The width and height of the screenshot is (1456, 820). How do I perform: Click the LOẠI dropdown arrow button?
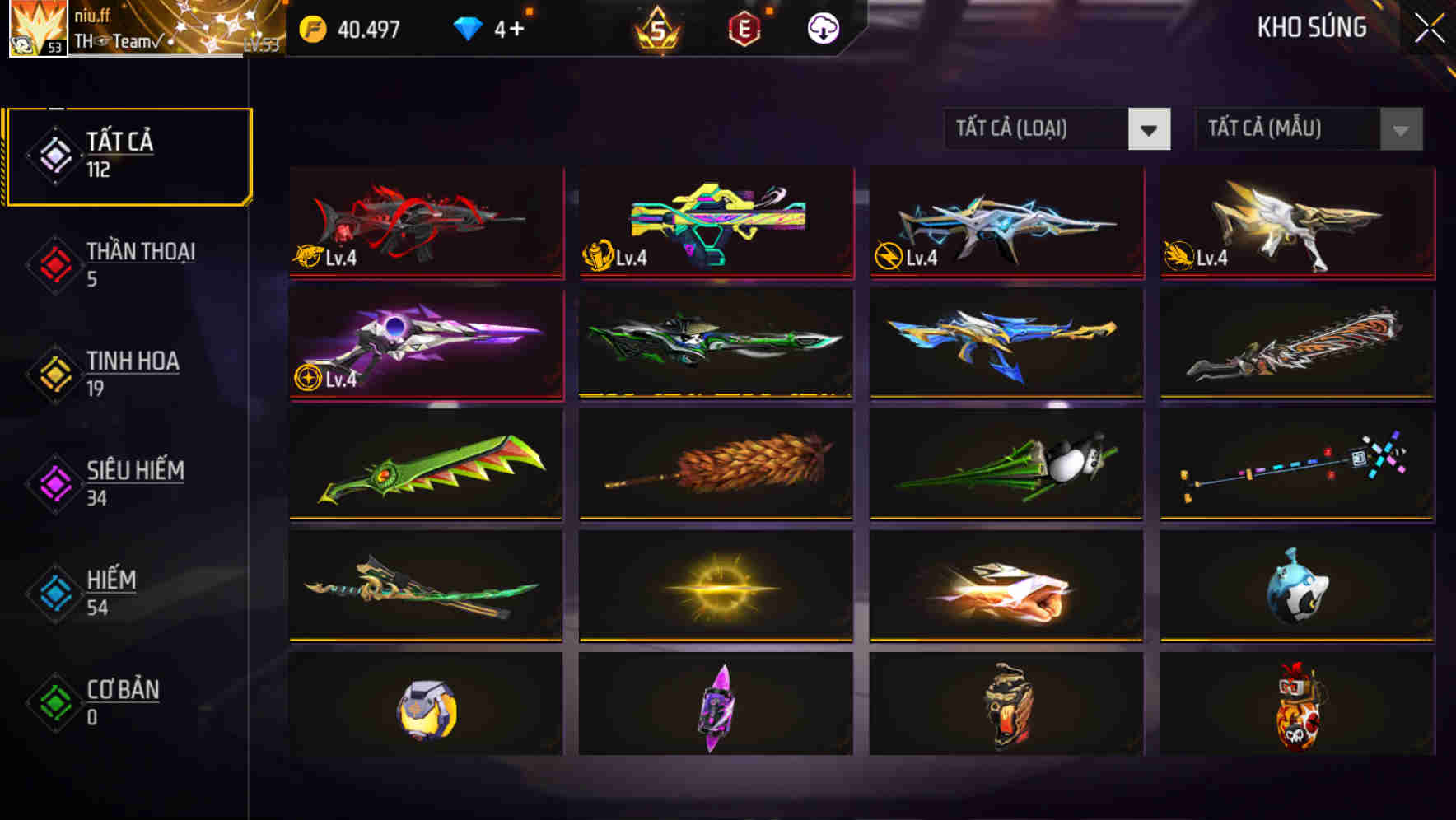pyautogui.click(x=1150, y=129)
